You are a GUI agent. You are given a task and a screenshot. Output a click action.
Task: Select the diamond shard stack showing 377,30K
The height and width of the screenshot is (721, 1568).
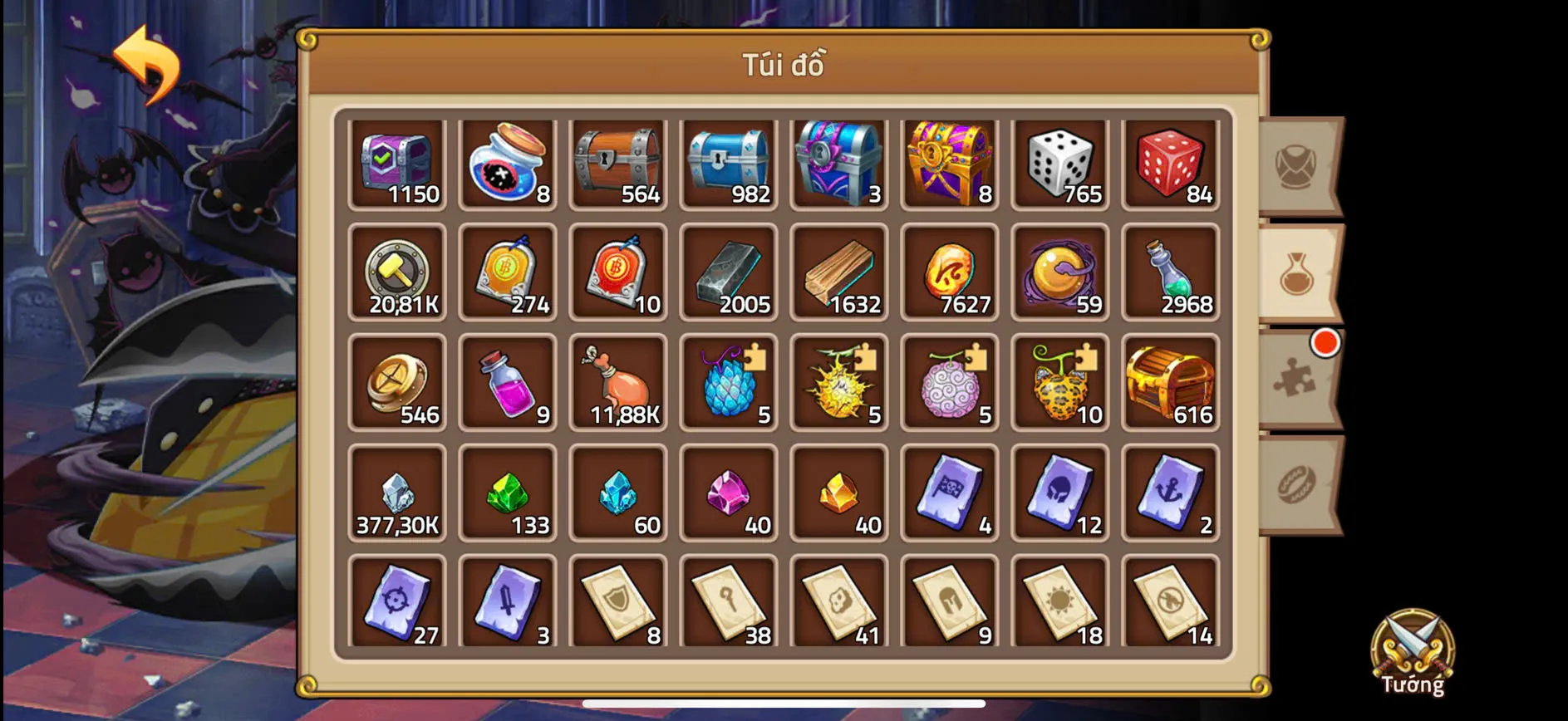click(x=397, y=492)
